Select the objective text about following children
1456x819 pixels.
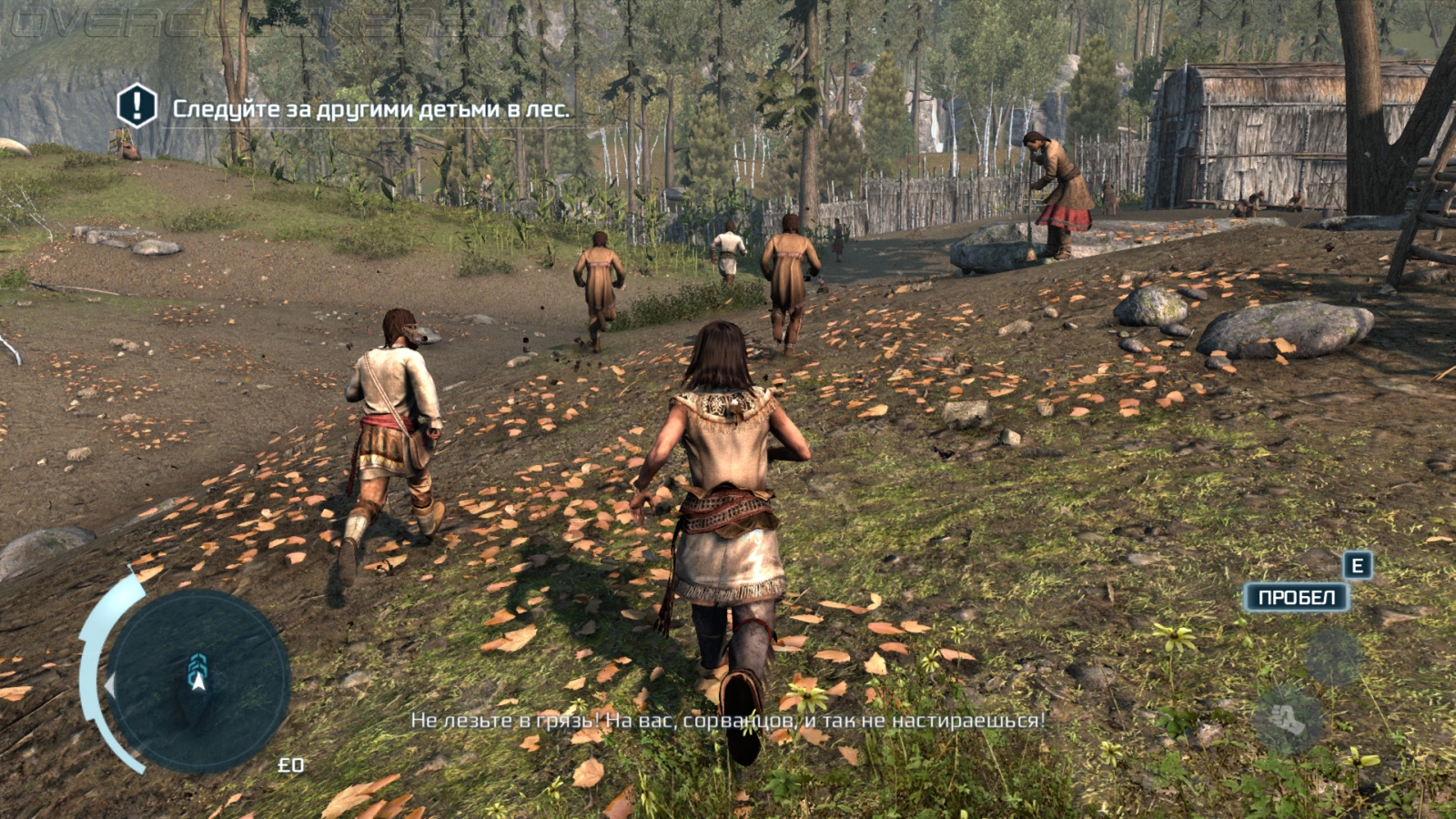(x=371, y=109)
